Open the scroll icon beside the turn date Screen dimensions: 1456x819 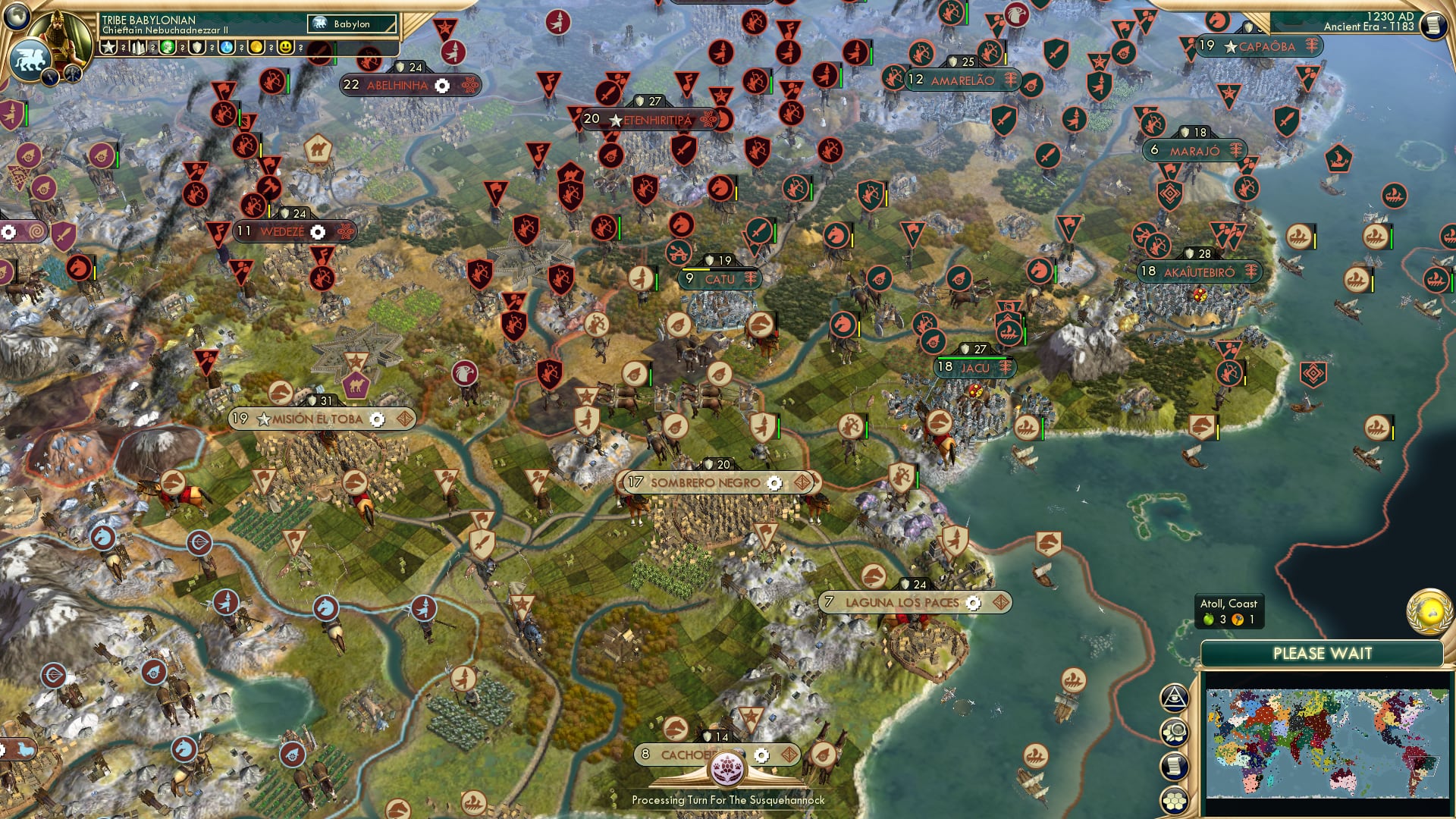tap(1432, 25)
